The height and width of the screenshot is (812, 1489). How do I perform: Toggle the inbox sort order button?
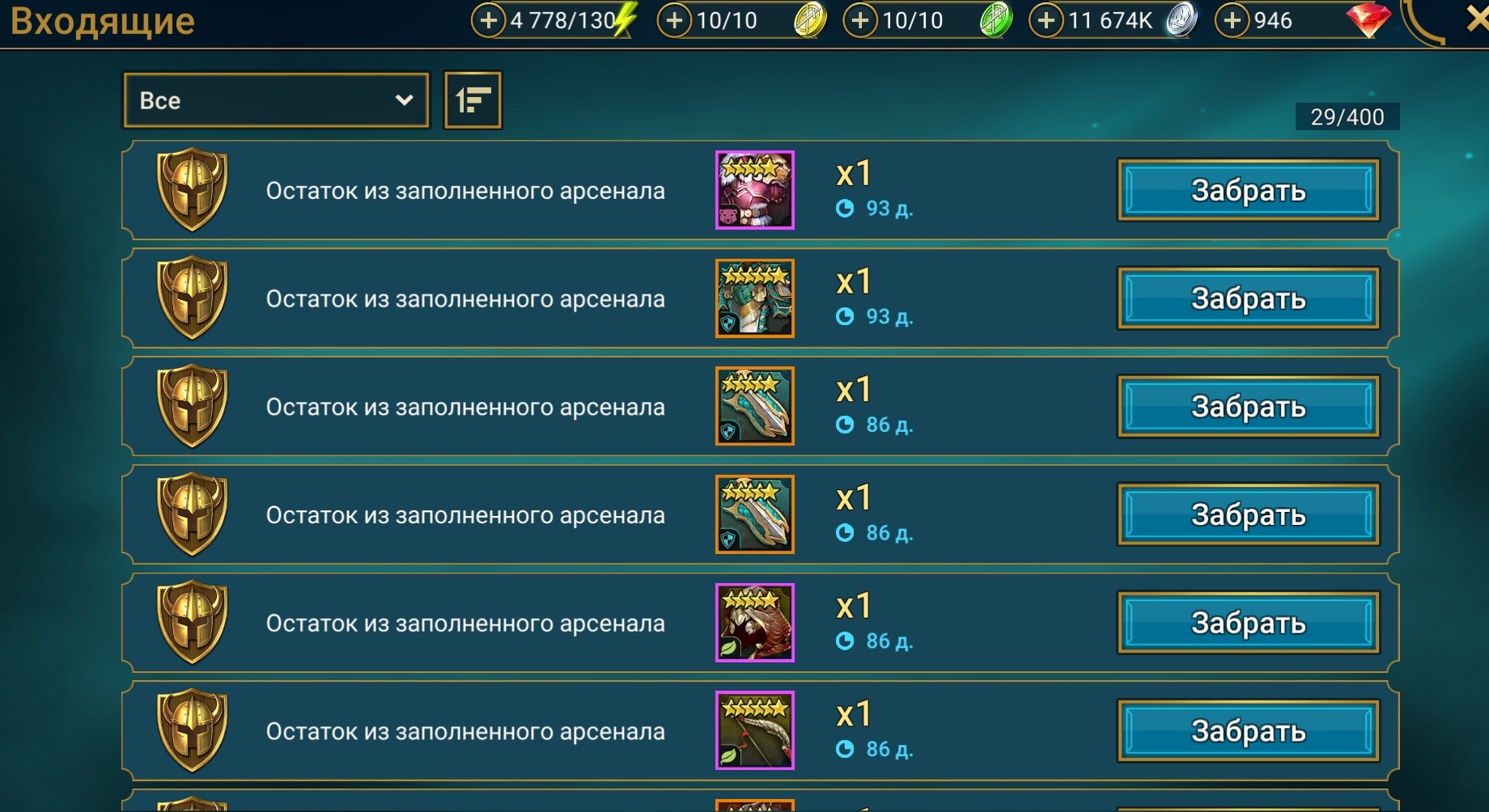(473, 100)
